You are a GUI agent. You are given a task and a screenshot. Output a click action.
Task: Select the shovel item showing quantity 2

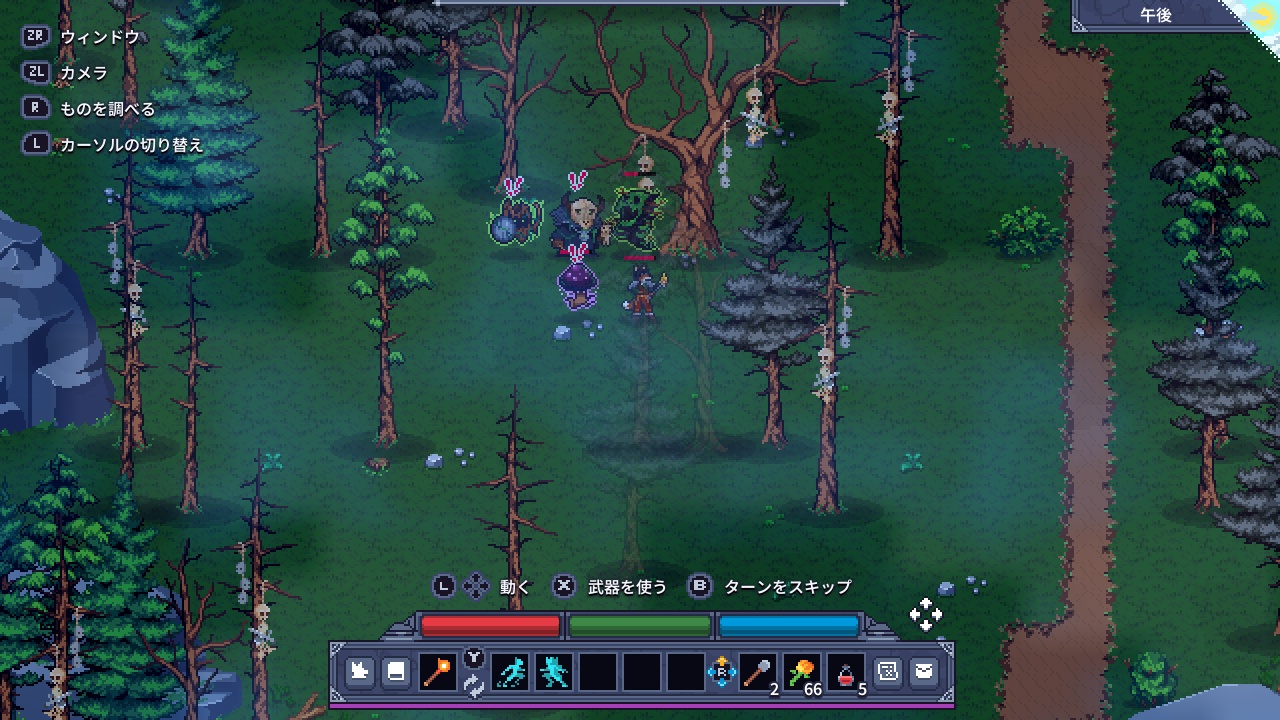pyautogui.click(x=760, y=673)
